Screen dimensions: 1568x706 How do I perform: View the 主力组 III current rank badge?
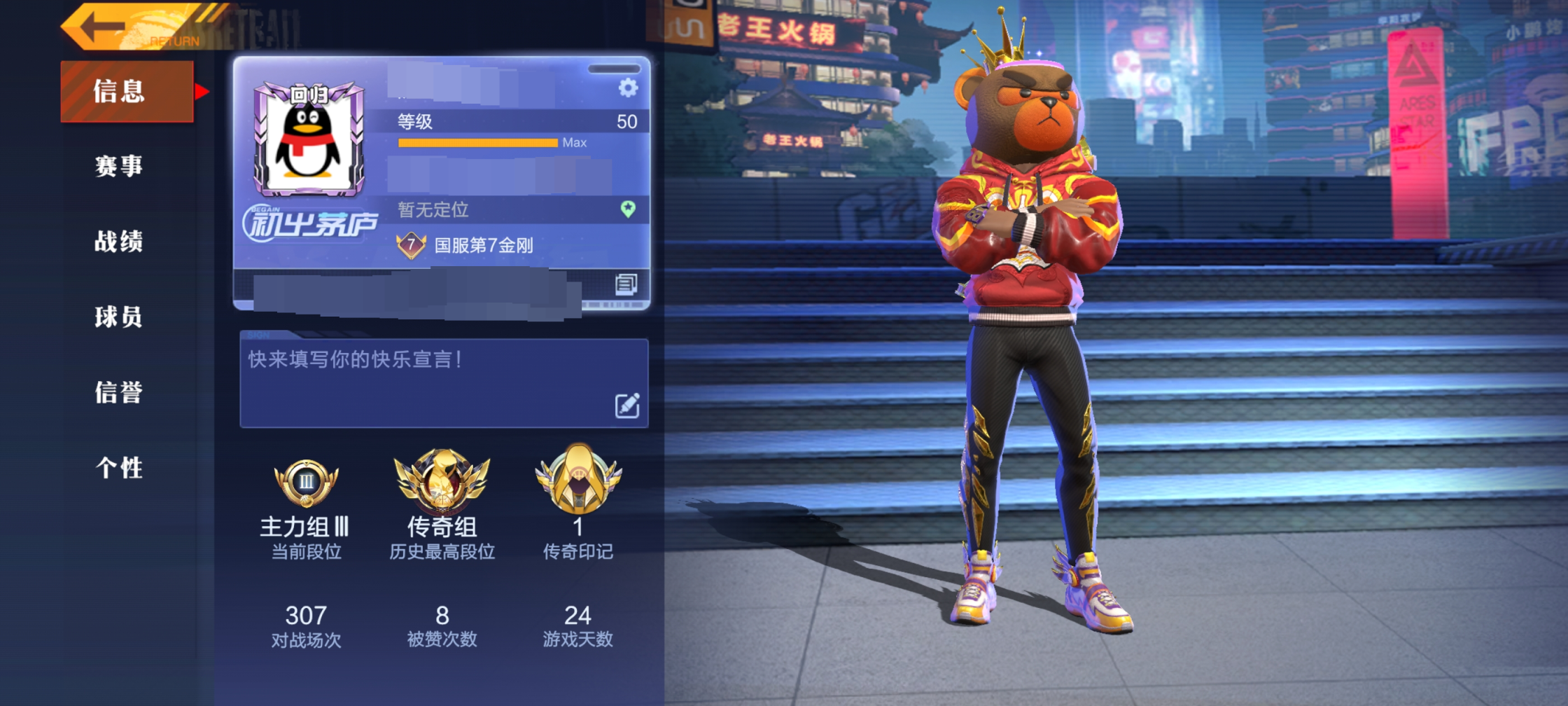[x=306, y=483]
